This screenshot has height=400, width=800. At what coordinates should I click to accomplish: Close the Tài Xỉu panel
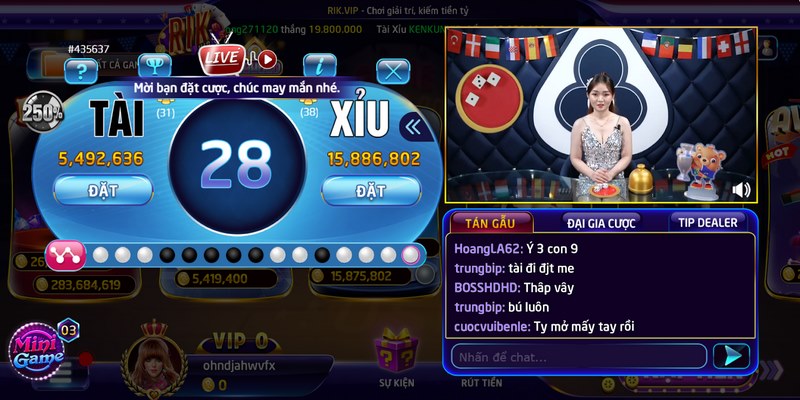[393, 70]
